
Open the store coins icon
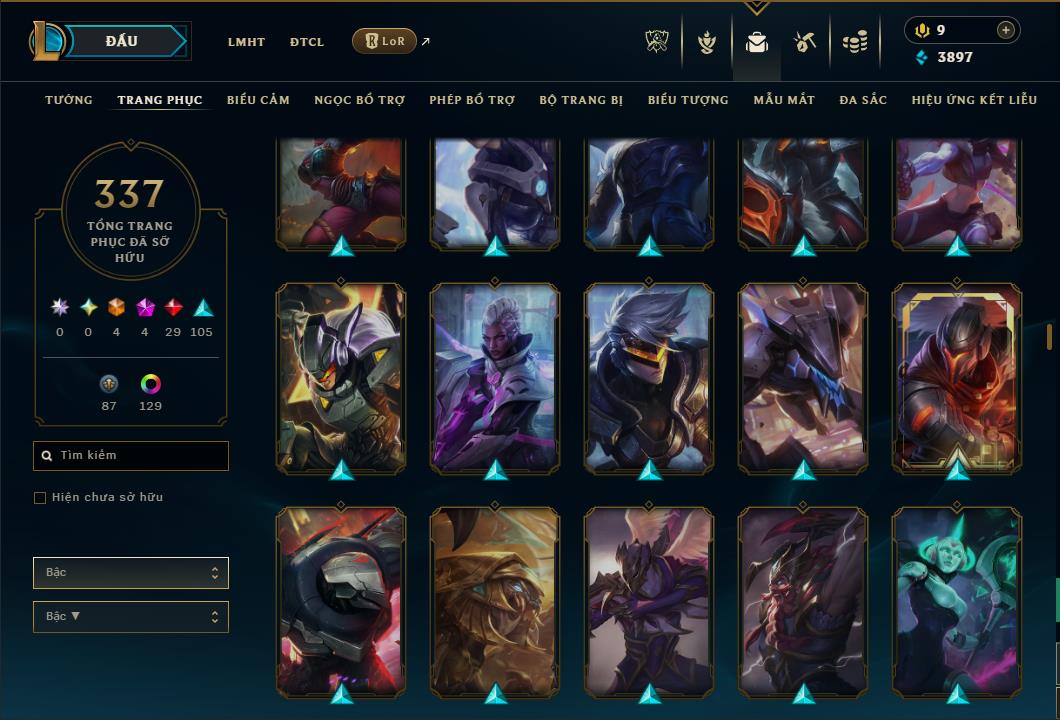tap(854, 42)
